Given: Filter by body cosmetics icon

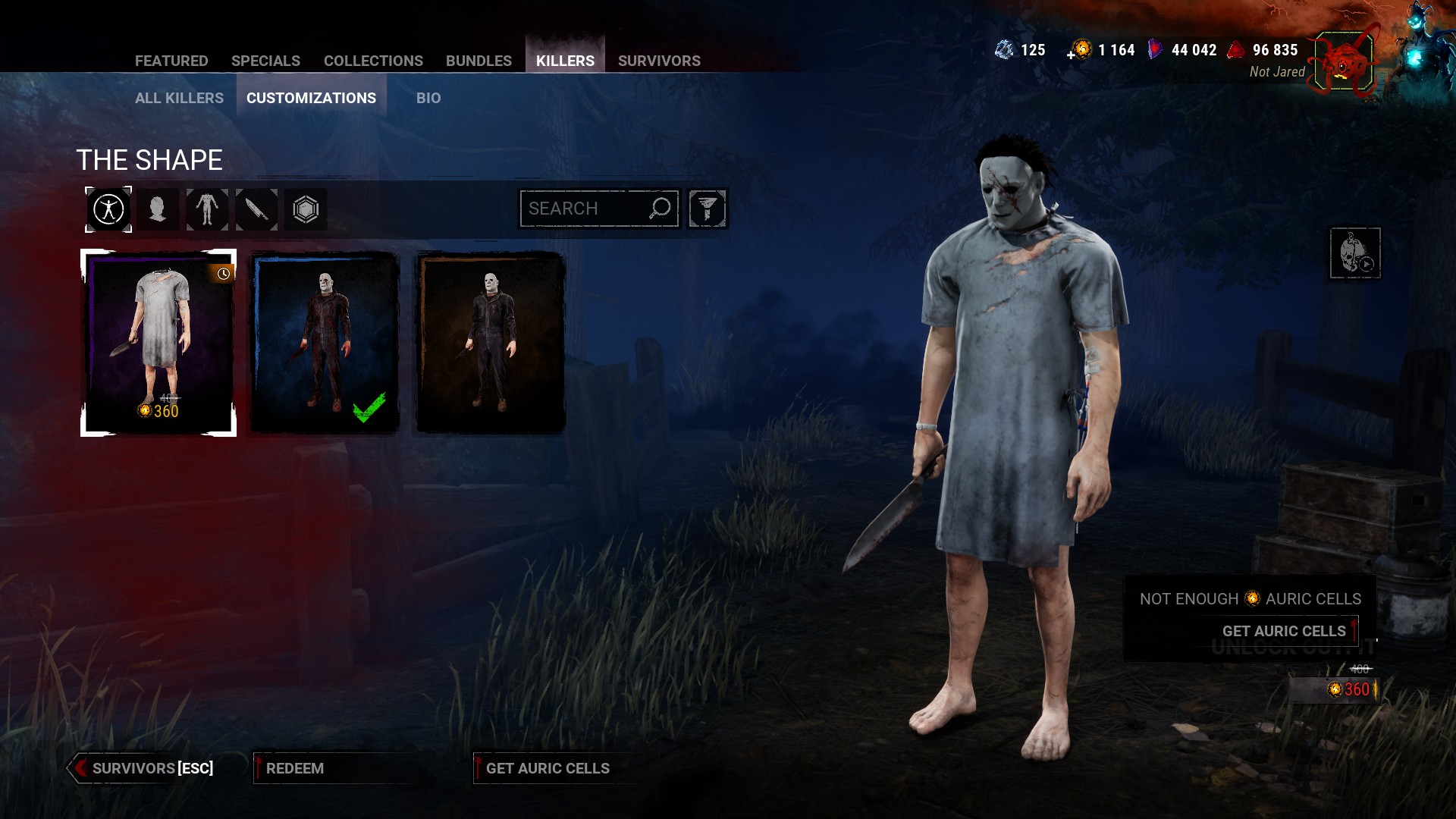Looking at the screenshot, I should point(207,209).
